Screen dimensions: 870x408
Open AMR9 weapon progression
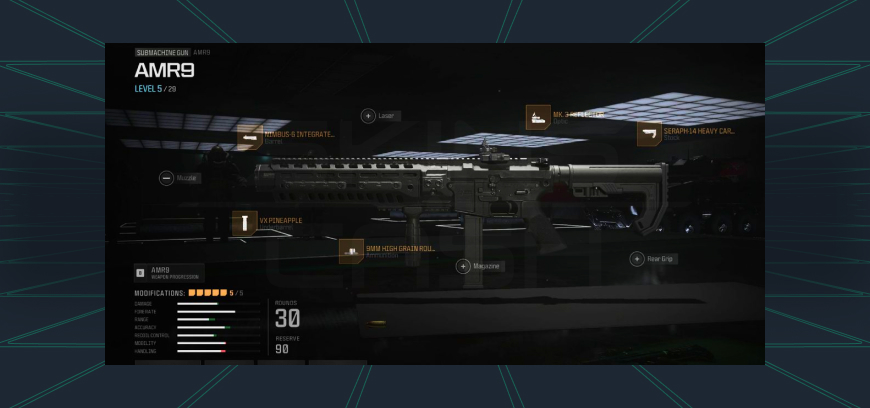coord(168,272)
